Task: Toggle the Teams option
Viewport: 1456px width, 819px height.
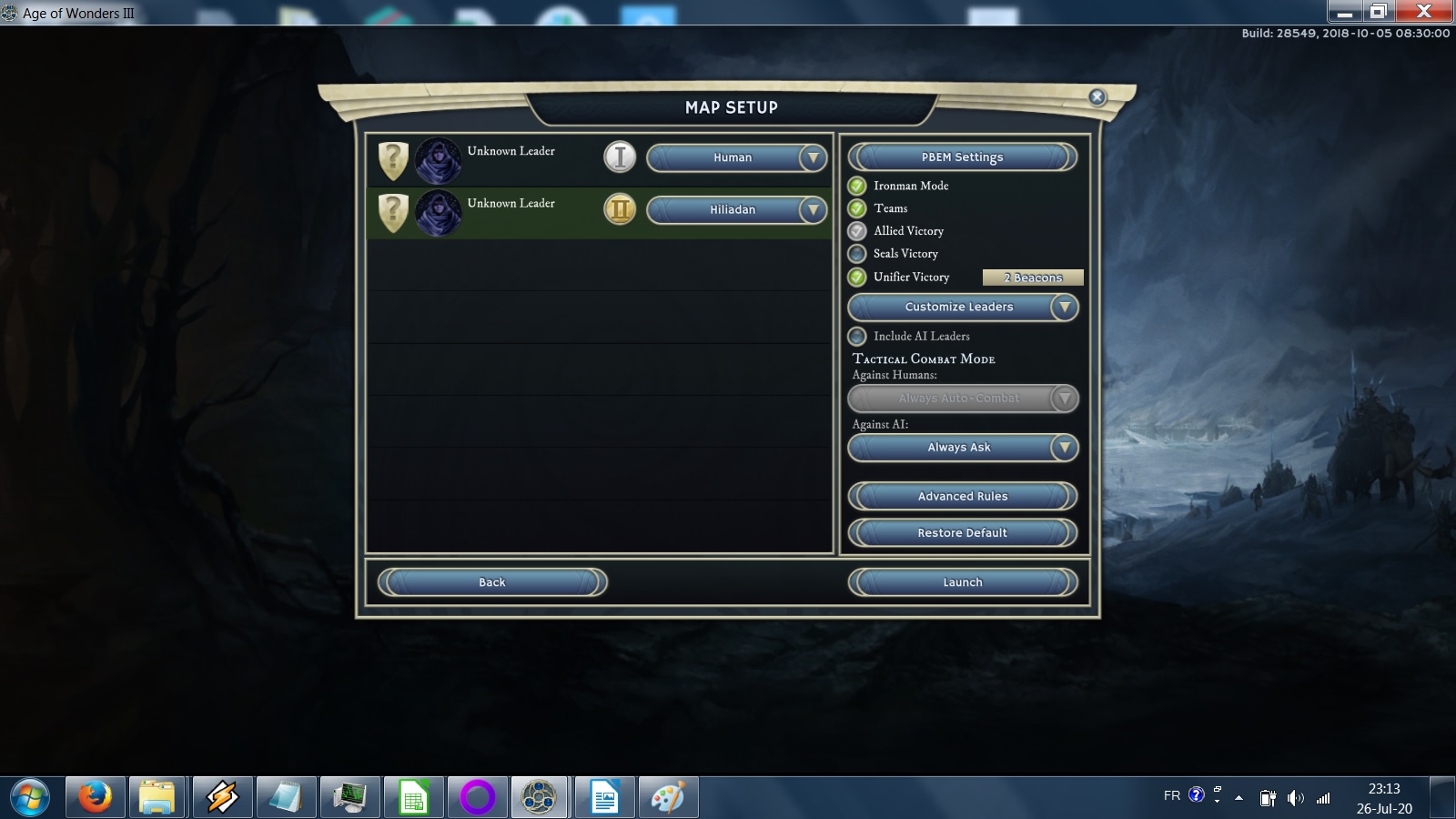Action: tap(857, 209)
